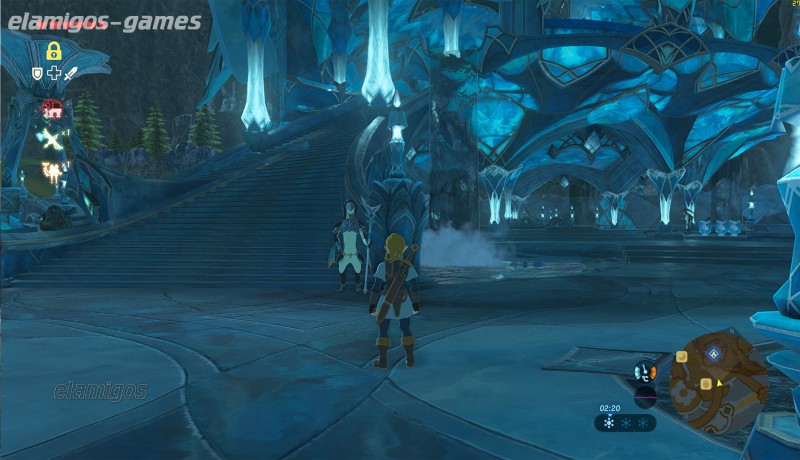Screen dimensions: 800x460
Task: Open the circular minimap
Action: coord(717,379)
